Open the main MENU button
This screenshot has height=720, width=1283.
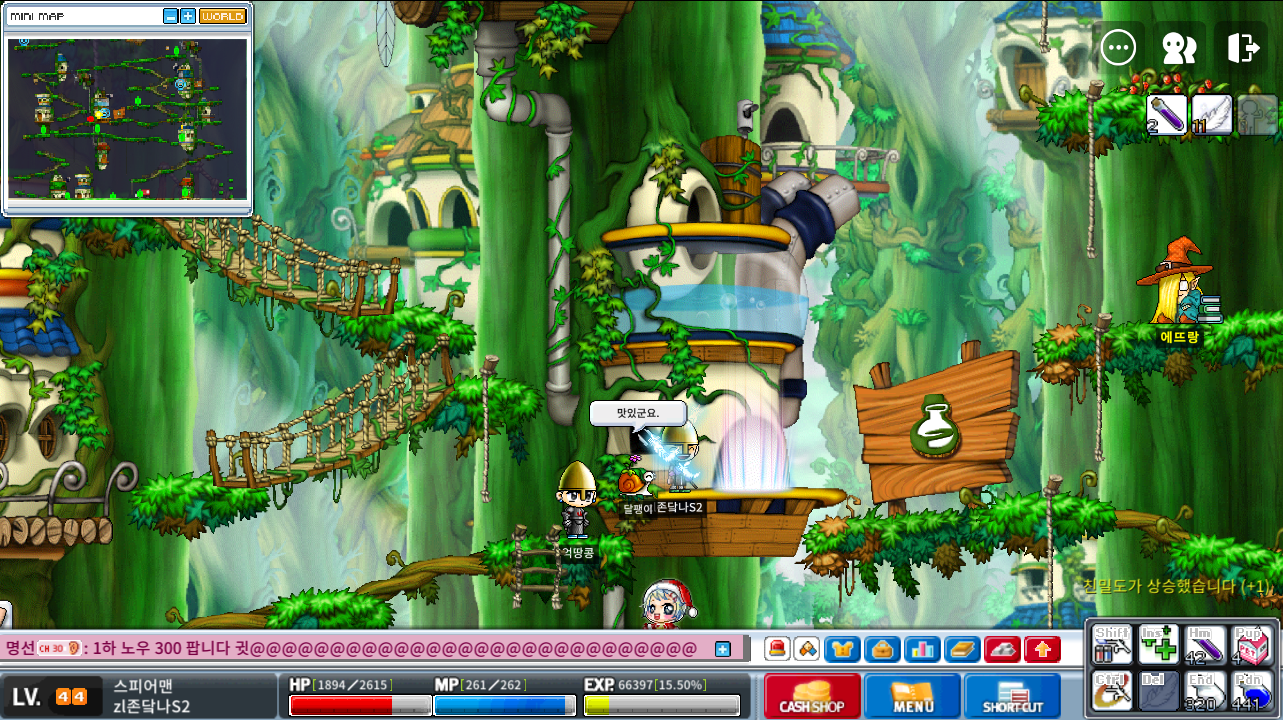[912, 696]
